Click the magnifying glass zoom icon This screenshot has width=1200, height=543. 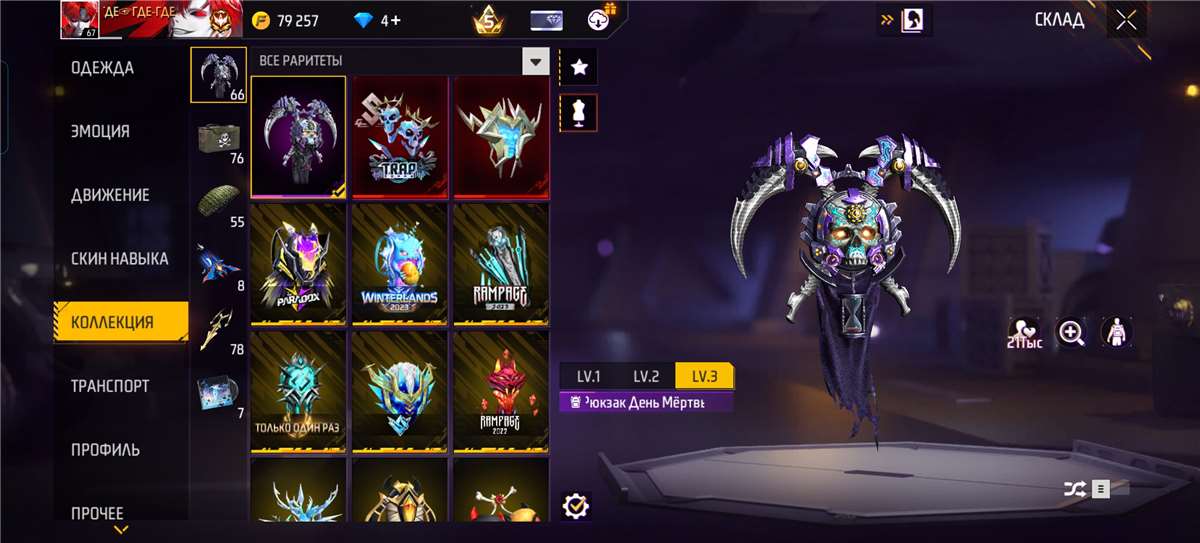[1072, 333]
